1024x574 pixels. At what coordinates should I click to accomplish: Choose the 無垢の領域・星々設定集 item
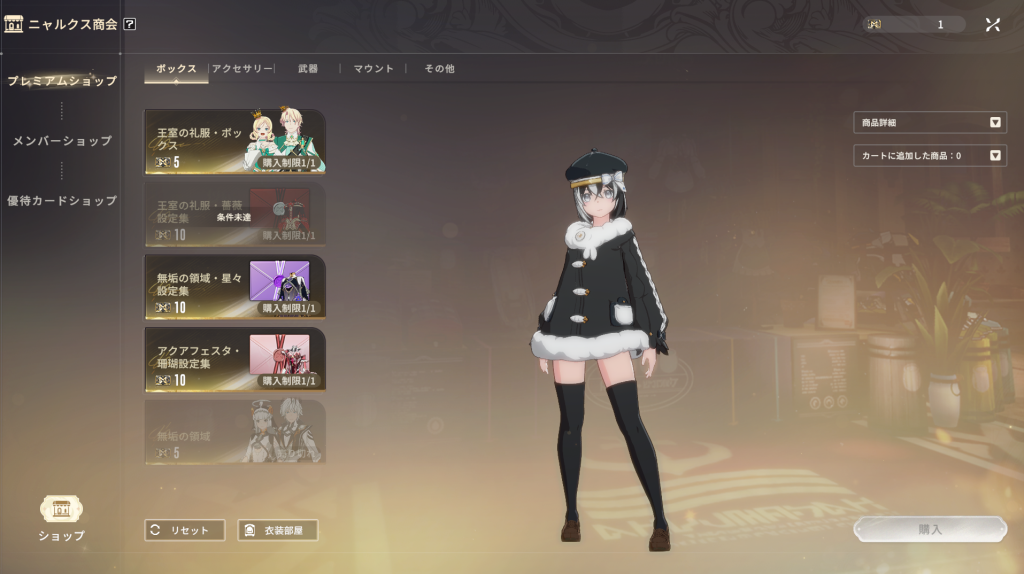(235, 286)
